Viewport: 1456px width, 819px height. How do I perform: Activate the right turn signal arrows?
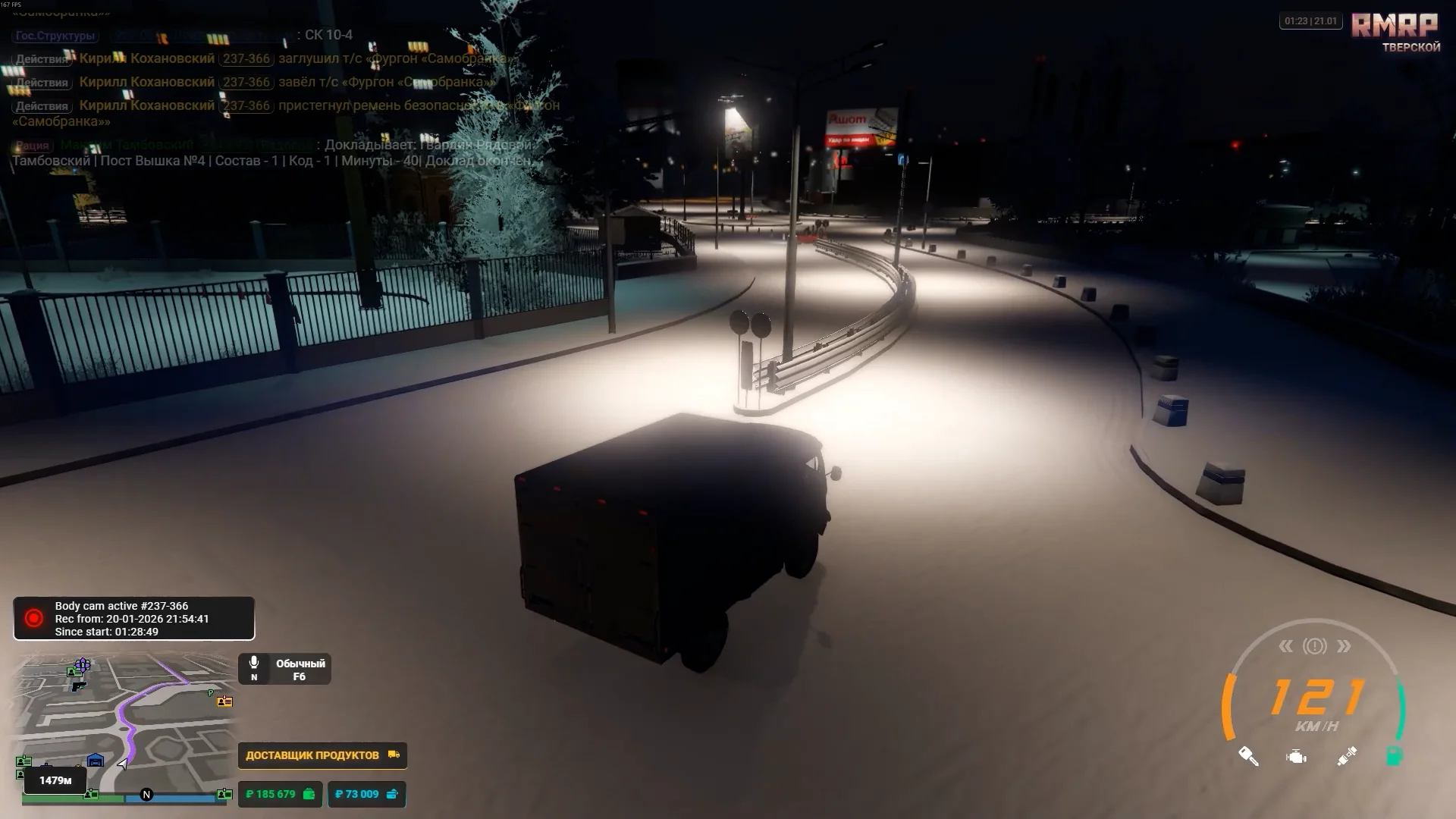point(1344,646)
